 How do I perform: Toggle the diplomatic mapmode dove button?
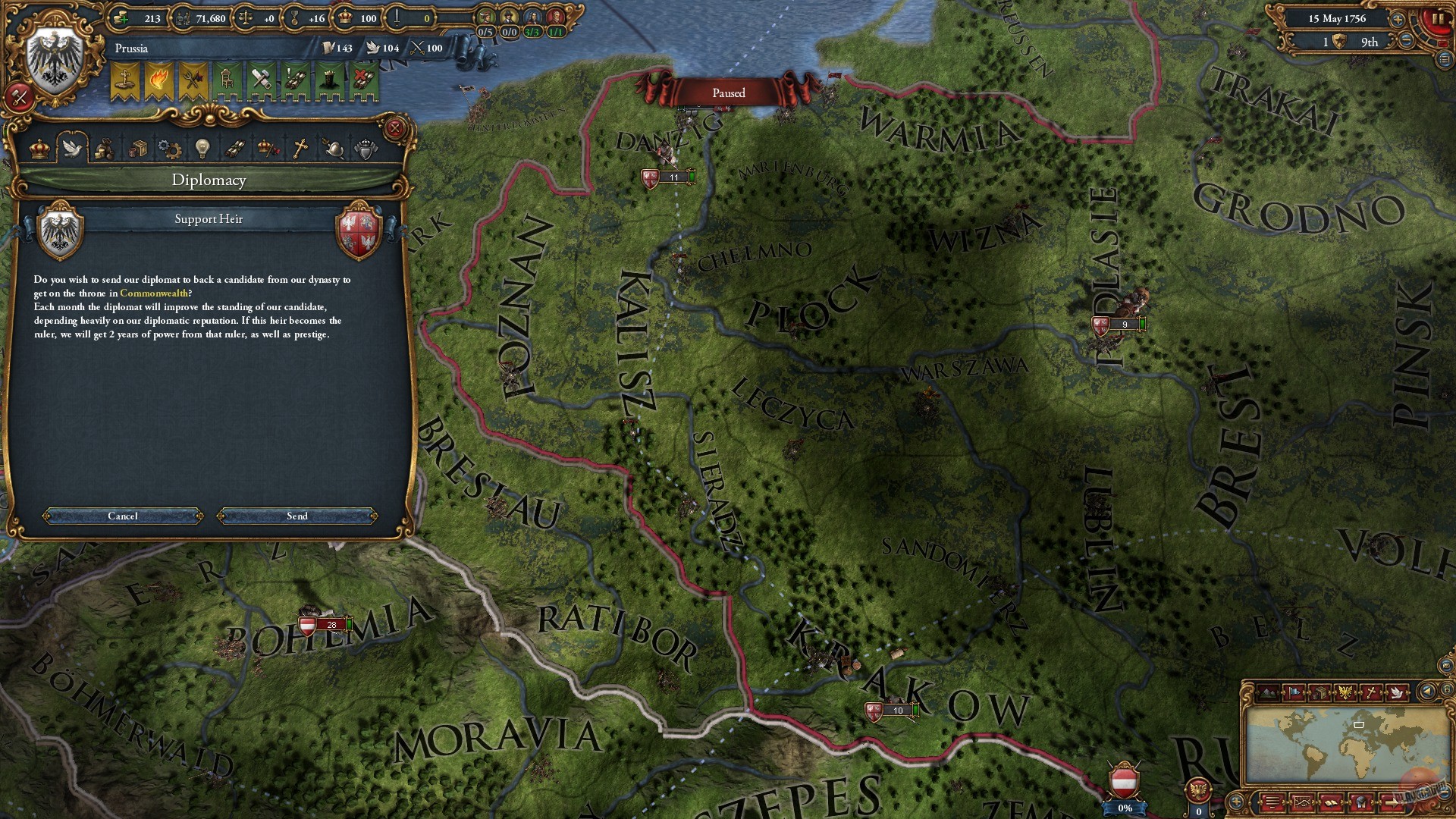[1398, 693]
